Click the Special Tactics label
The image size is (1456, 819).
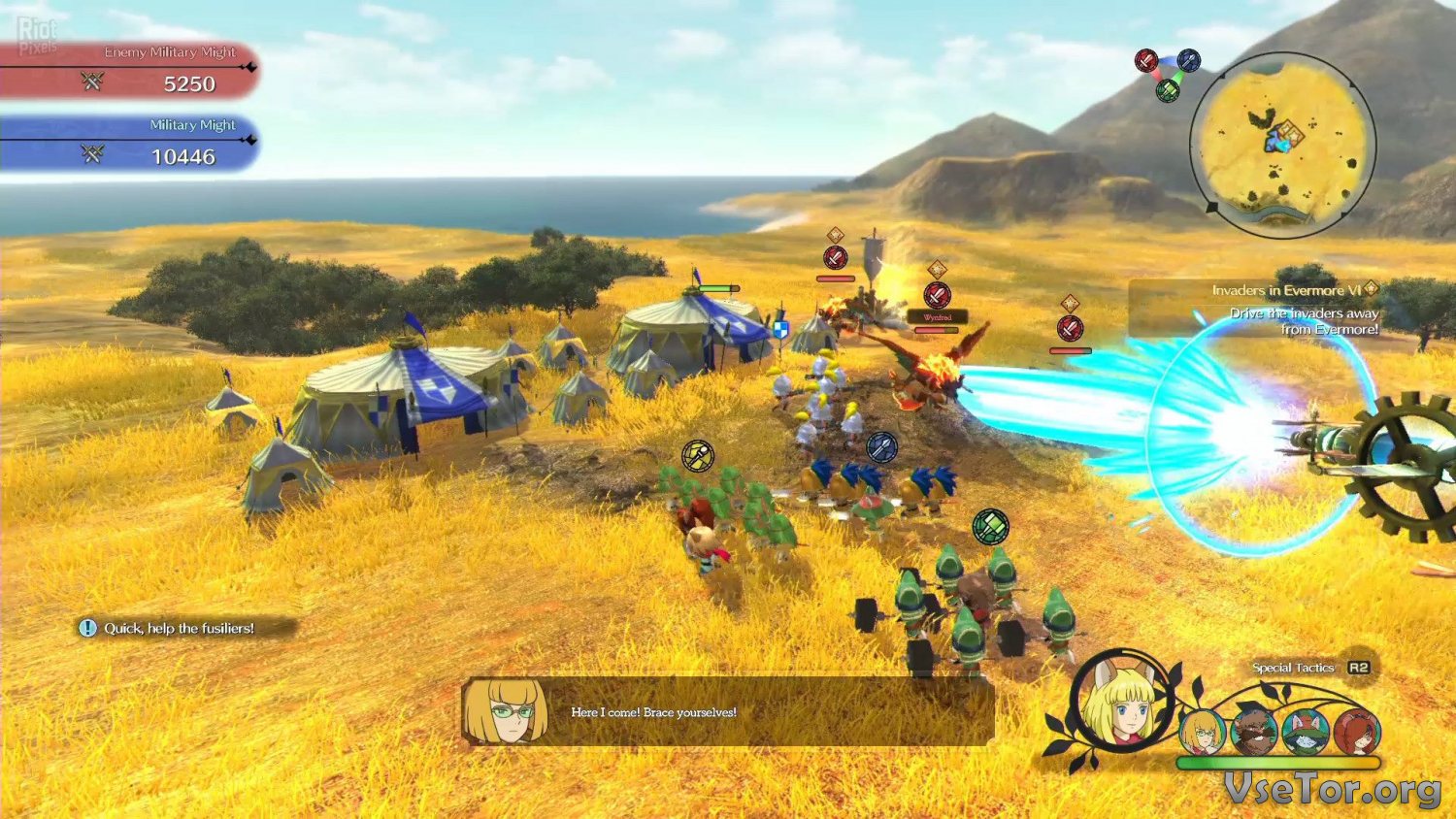[1293, 668]
